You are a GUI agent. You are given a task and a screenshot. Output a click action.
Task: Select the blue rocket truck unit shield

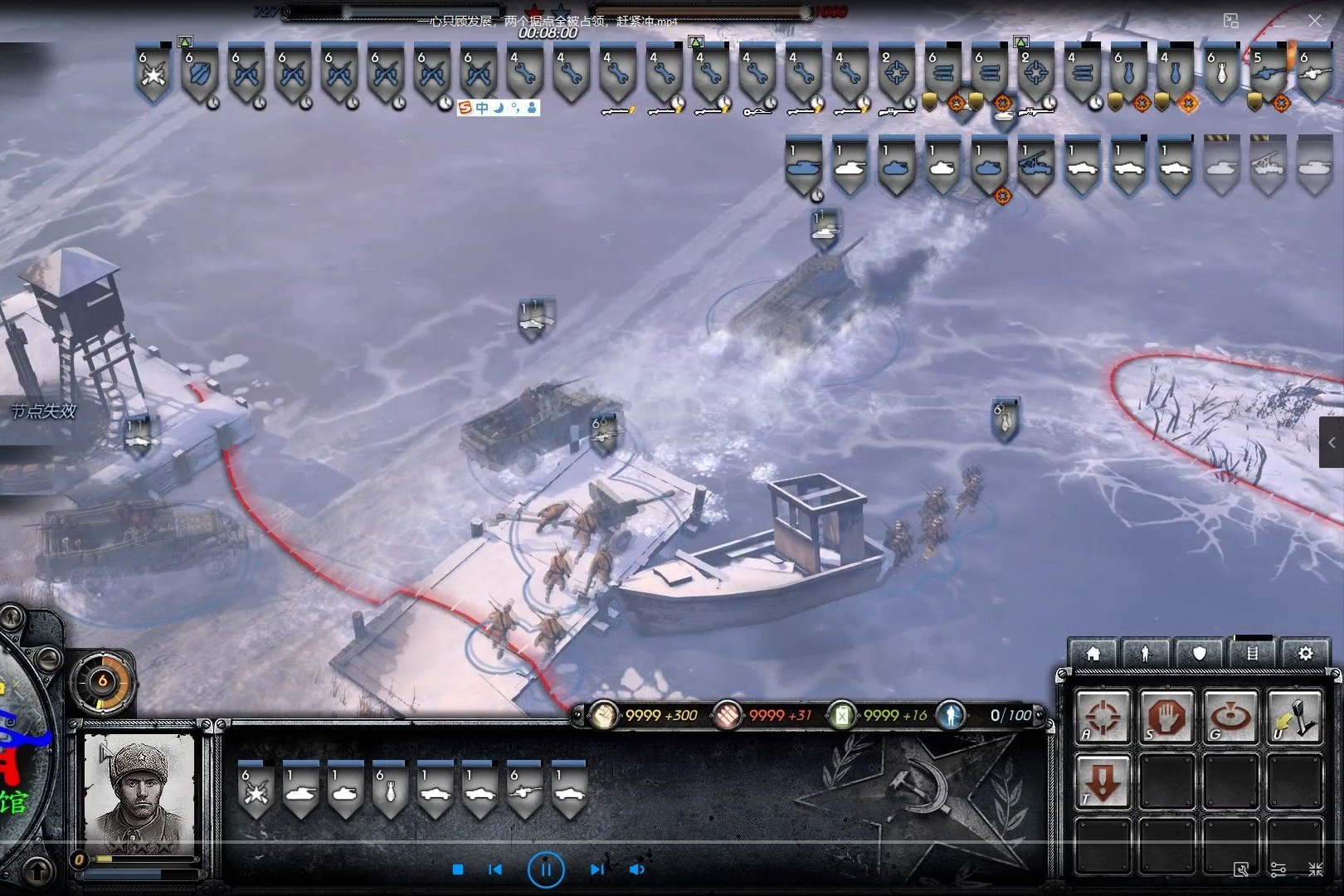click(1035, 164)
